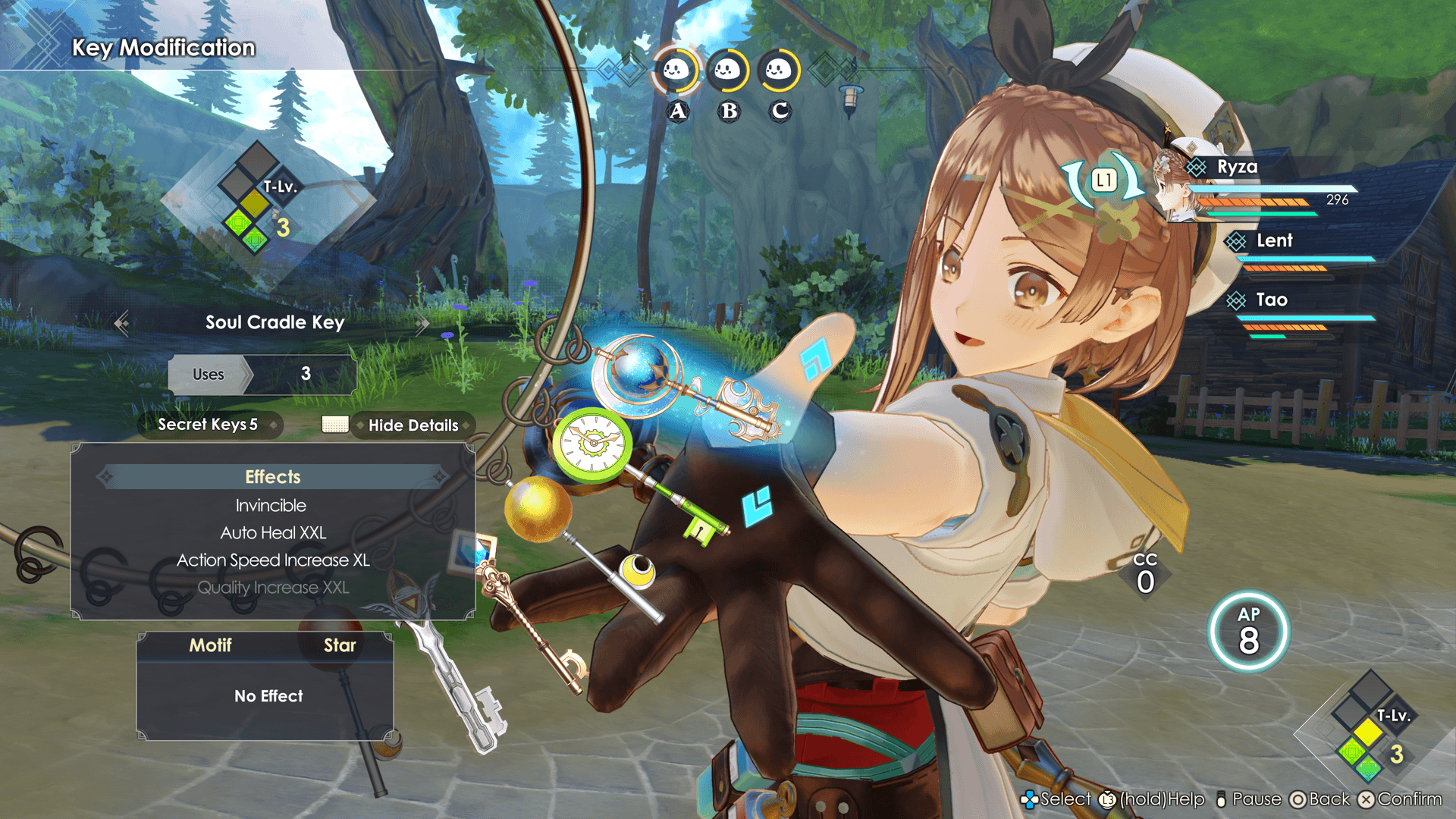Select enemy target B icon
Screen dimensions: 1456x819
click(x=728, y=72)
